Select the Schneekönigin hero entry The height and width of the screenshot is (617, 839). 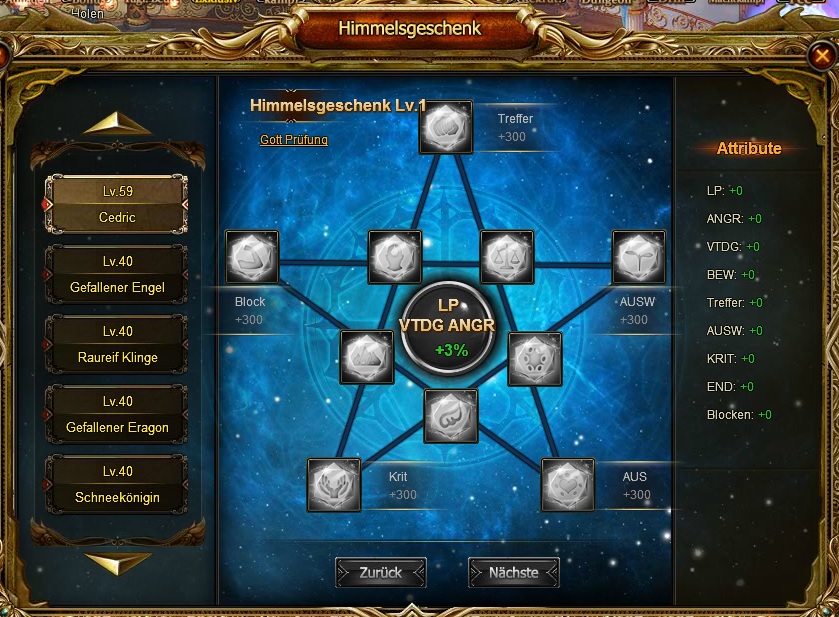(117, 485)
